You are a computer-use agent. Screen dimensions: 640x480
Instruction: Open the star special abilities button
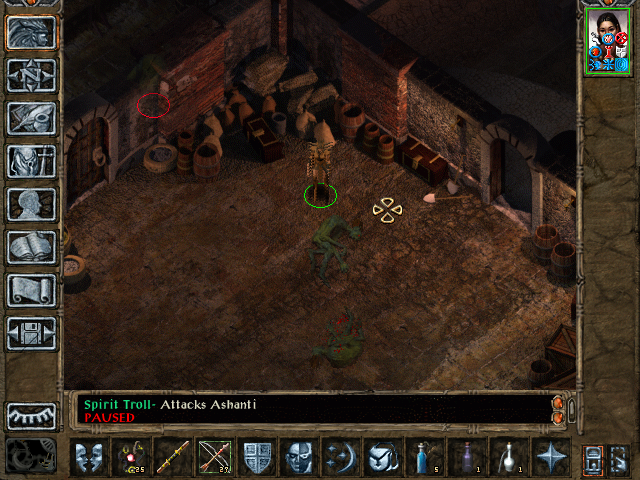(551, 457)
